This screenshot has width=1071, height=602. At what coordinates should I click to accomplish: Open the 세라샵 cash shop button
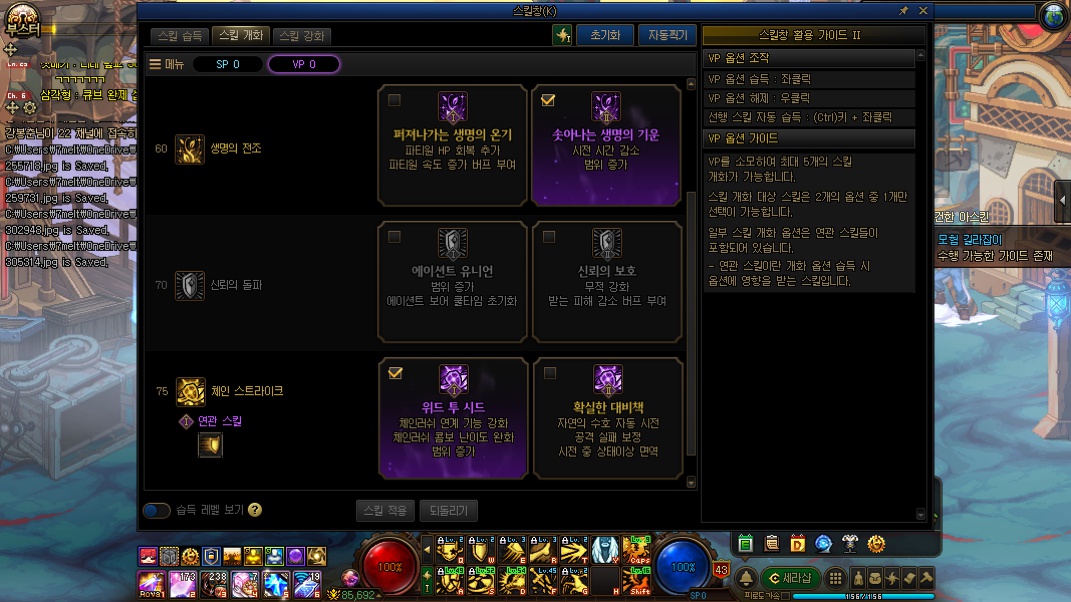click(x=790, y=578)
